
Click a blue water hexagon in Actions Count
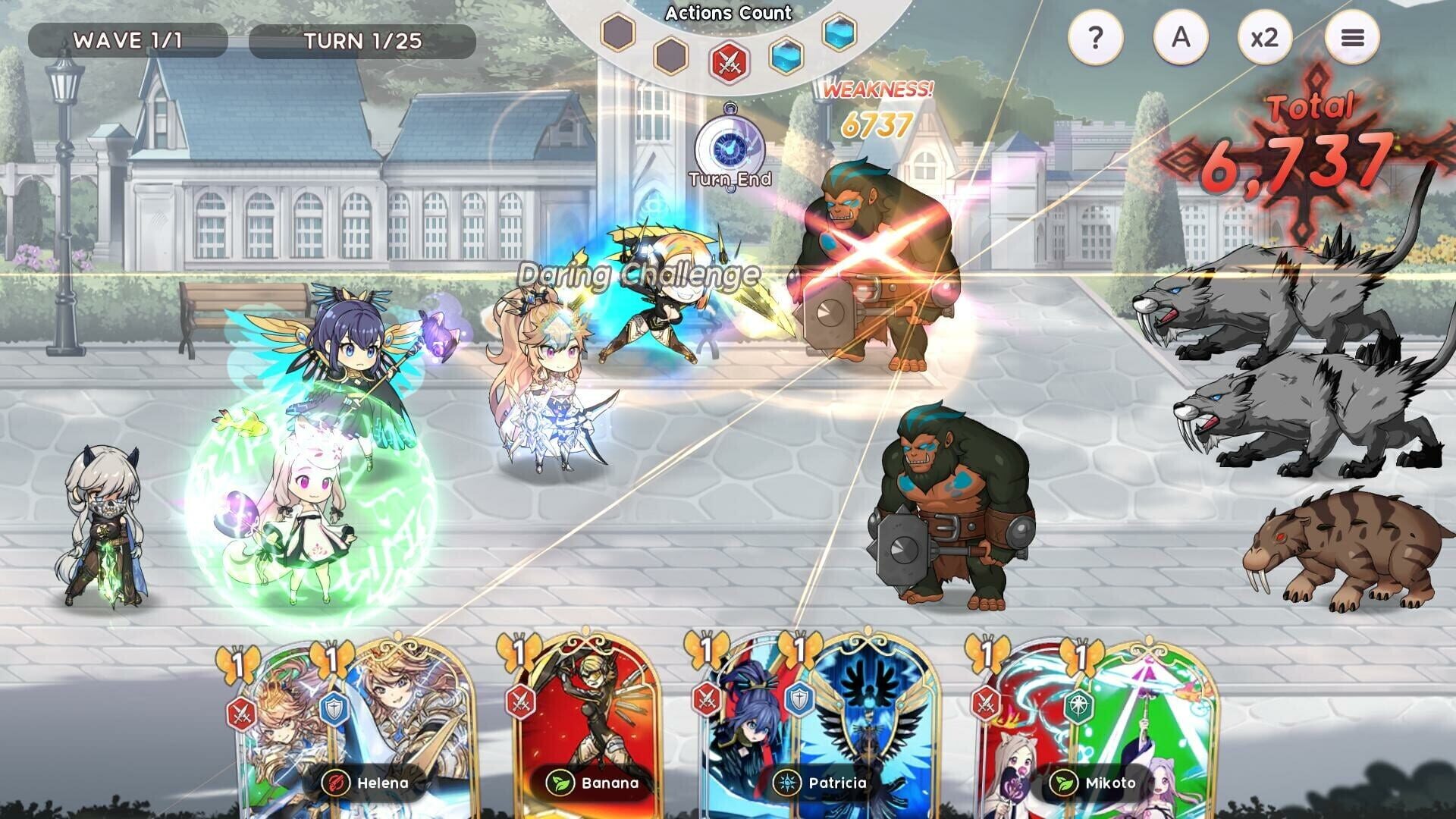786,56
